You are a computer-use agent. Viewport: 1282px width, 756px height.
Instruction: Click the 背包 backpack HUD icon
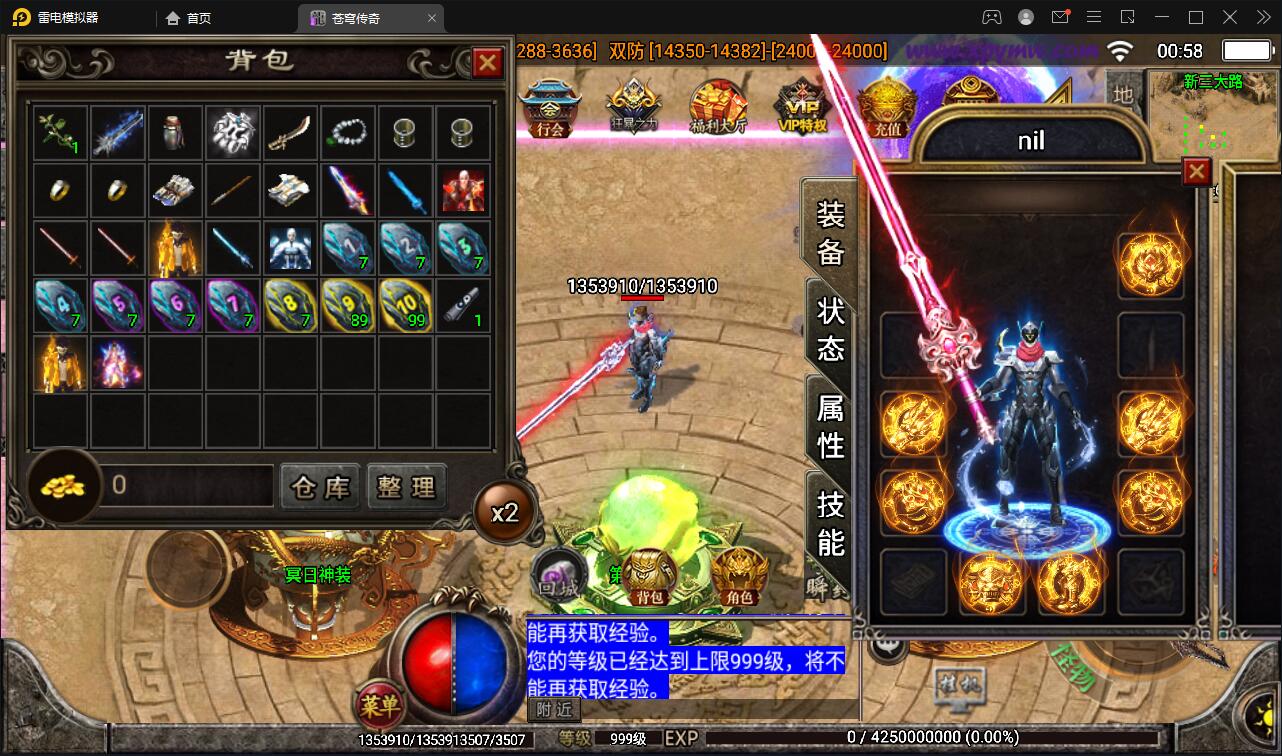tap(650, 577)
